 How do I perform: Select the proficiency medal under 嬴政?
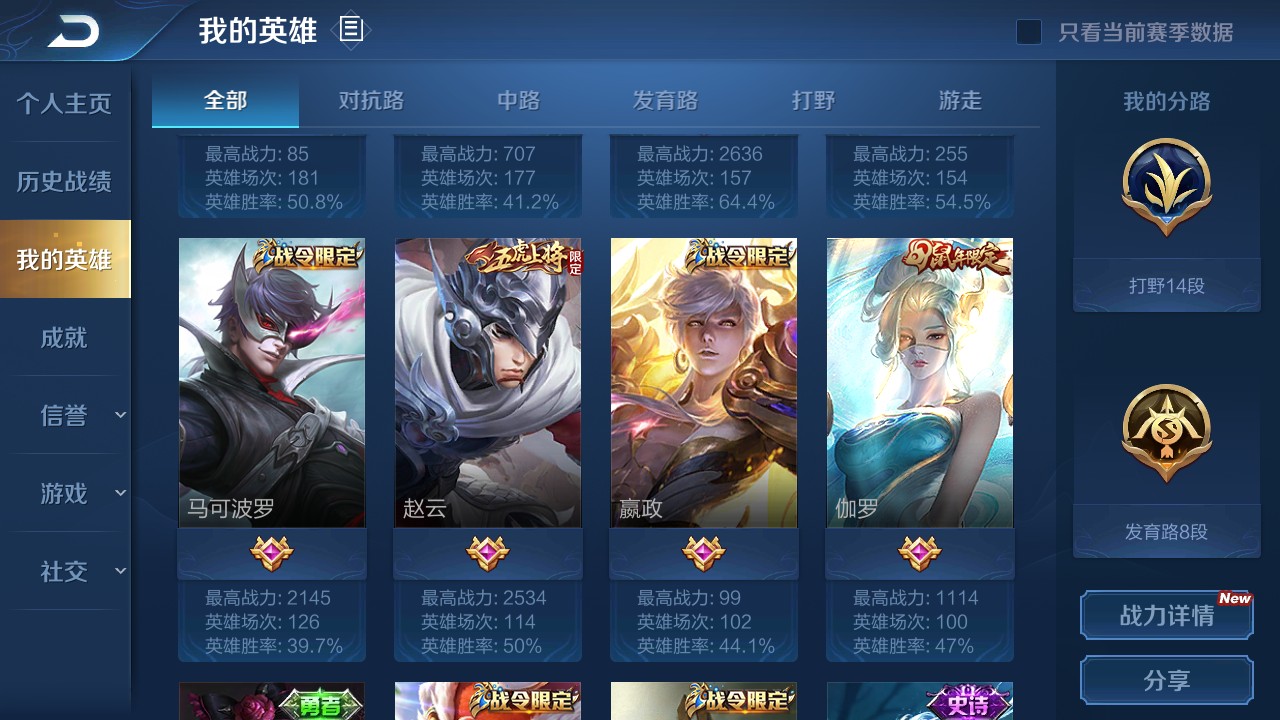704,551
